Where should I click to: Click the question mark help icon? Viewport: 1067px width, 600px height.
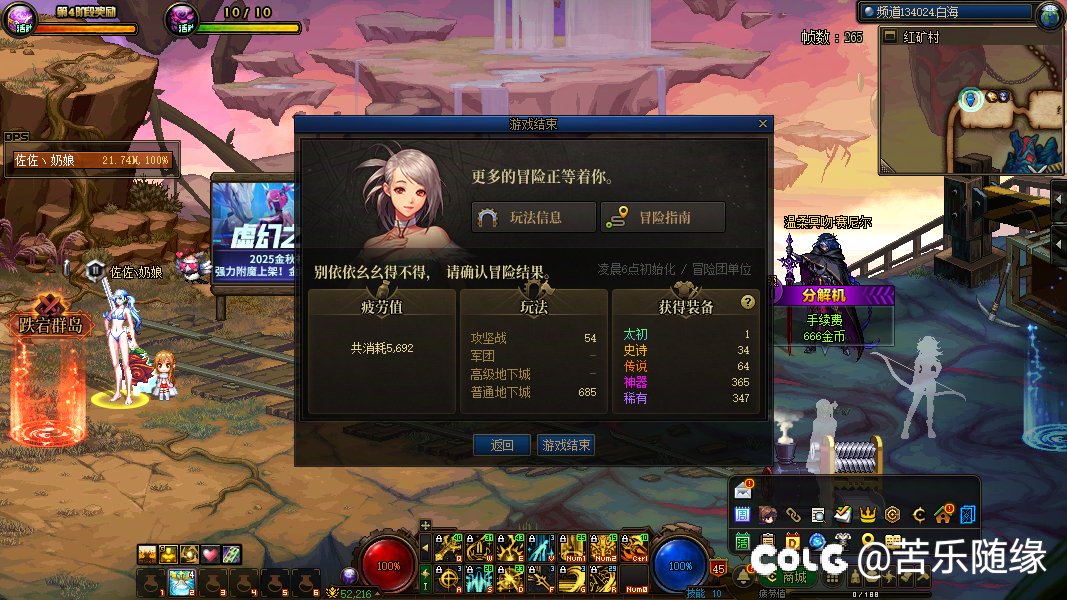click(747, 301)
